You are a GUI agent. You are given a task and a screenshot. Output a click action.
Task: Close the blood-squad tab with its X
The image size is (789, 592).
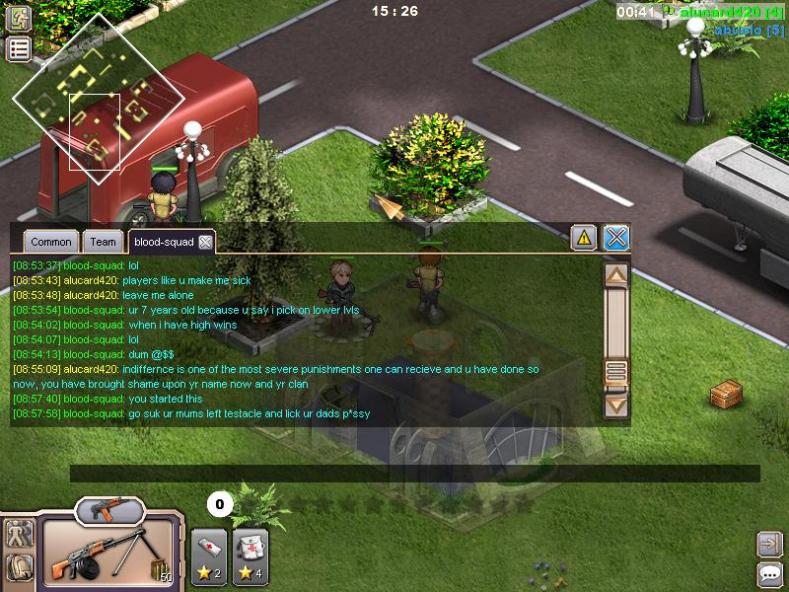tap(205, 242)
